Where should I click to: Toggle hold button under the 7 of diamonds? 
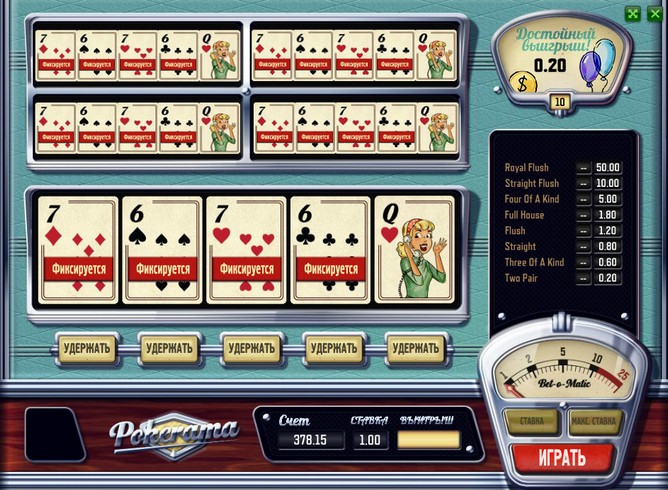(x=84, y=348)
